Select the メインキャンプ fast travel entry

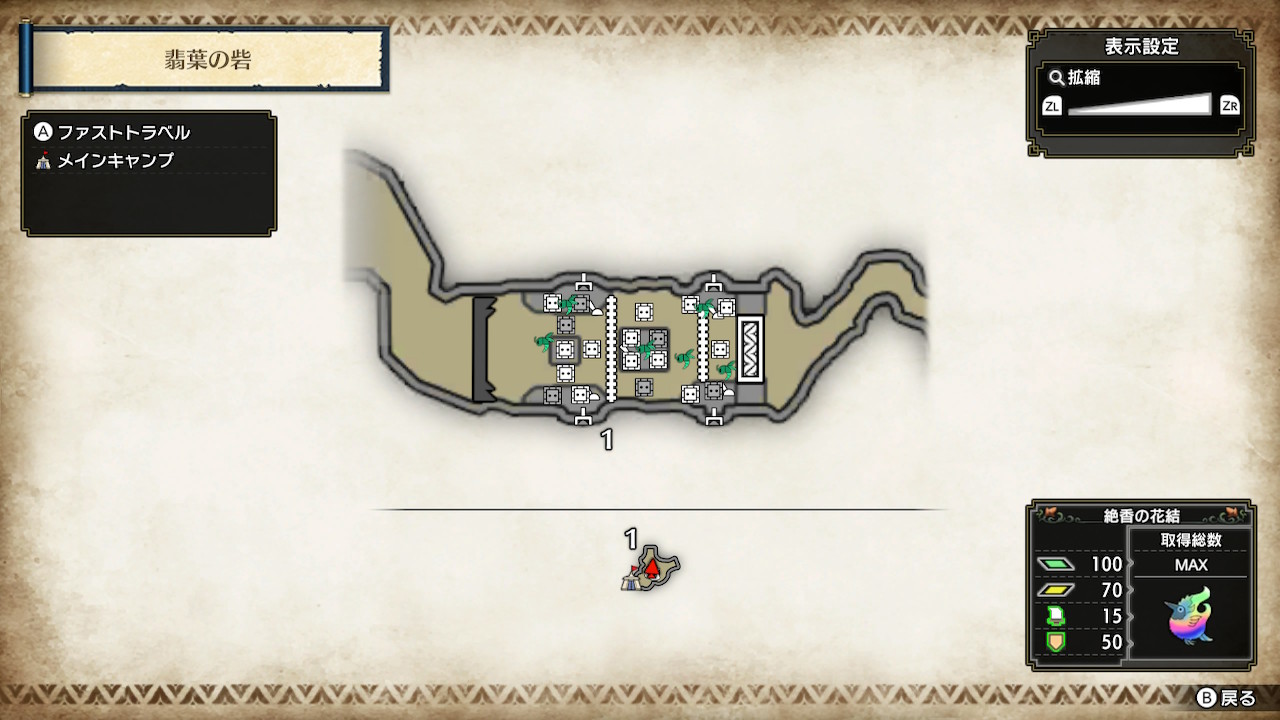(116, 160)
